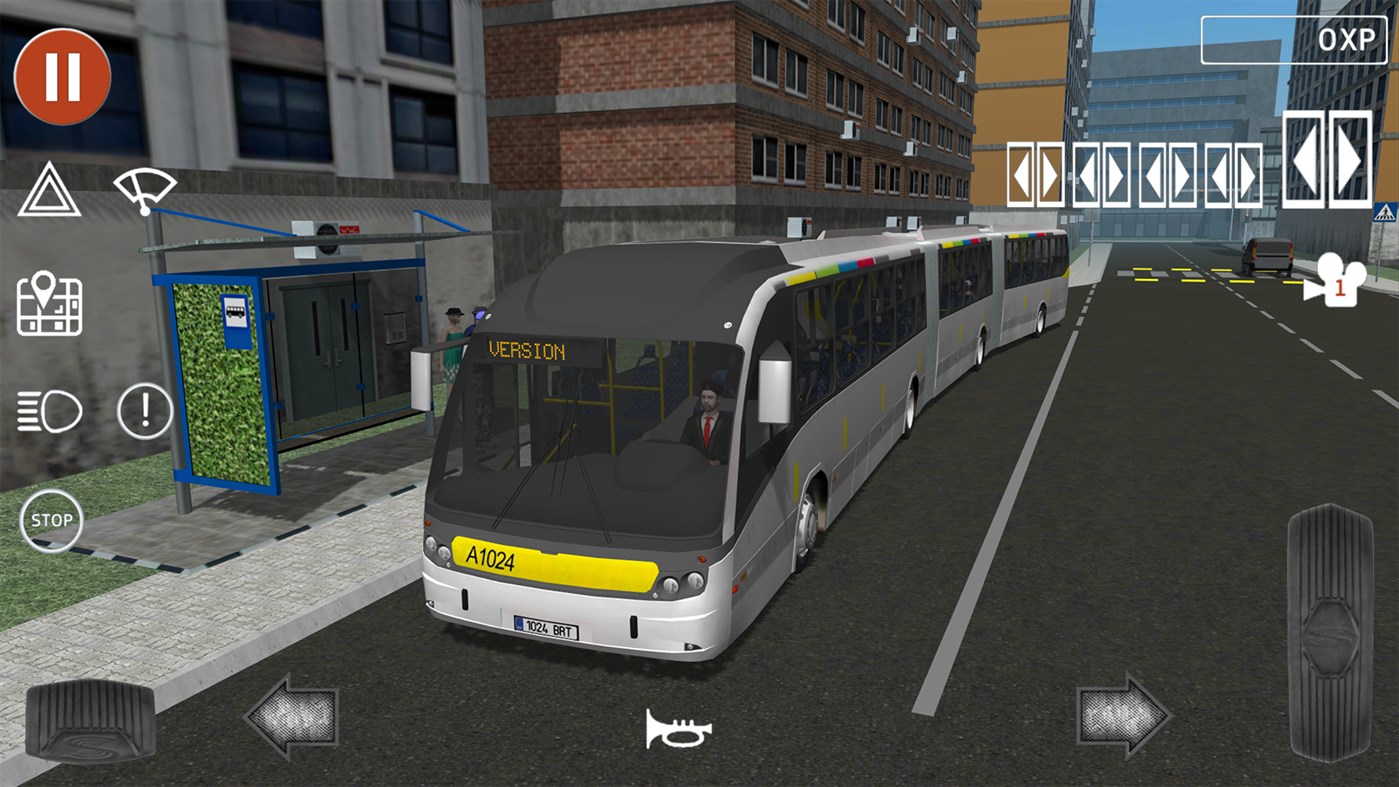
Task: Enable the hazard warning lights
Action: (x=47, y=190)
